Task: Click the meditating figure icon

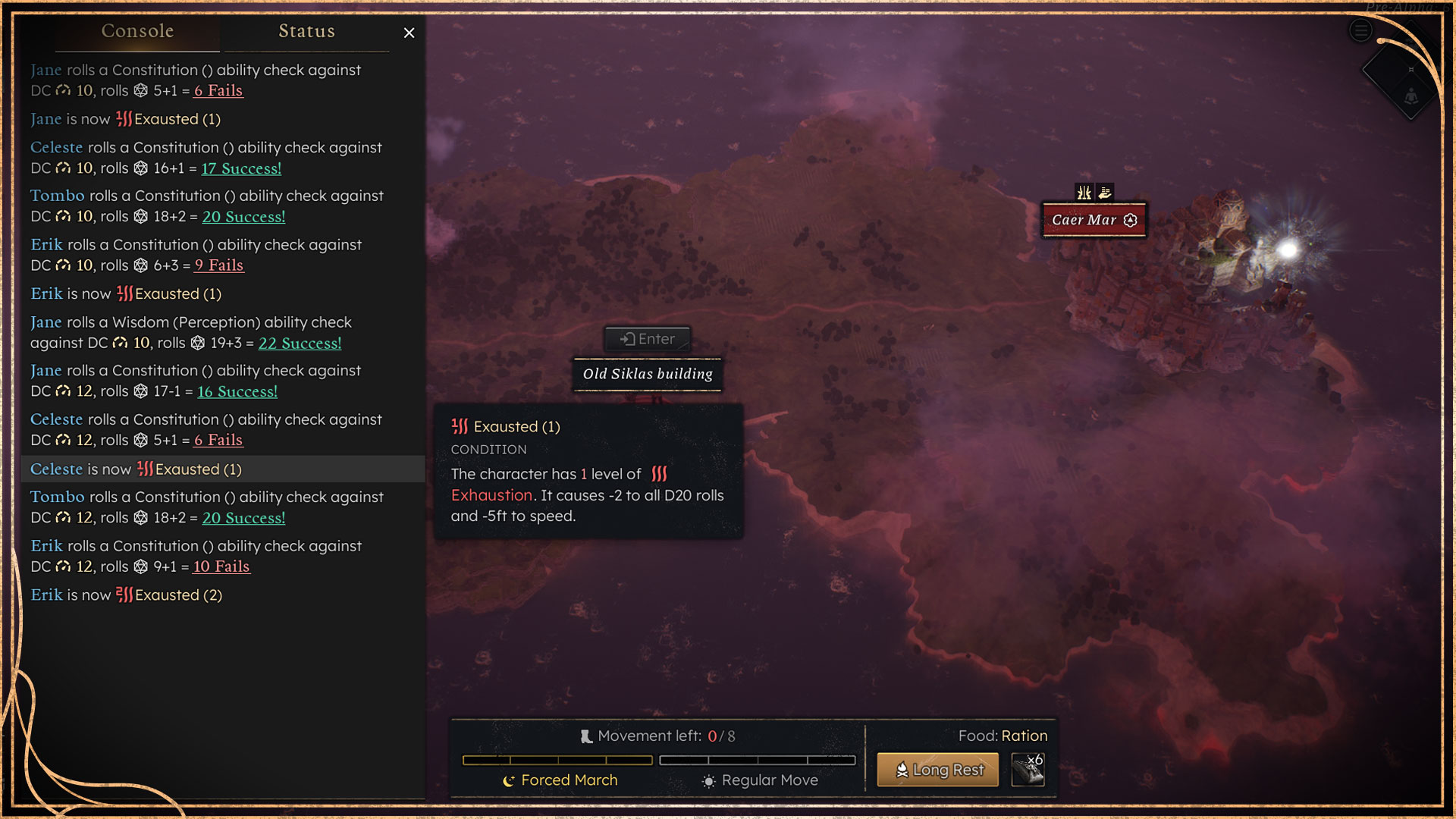Action: [1410, 97]
